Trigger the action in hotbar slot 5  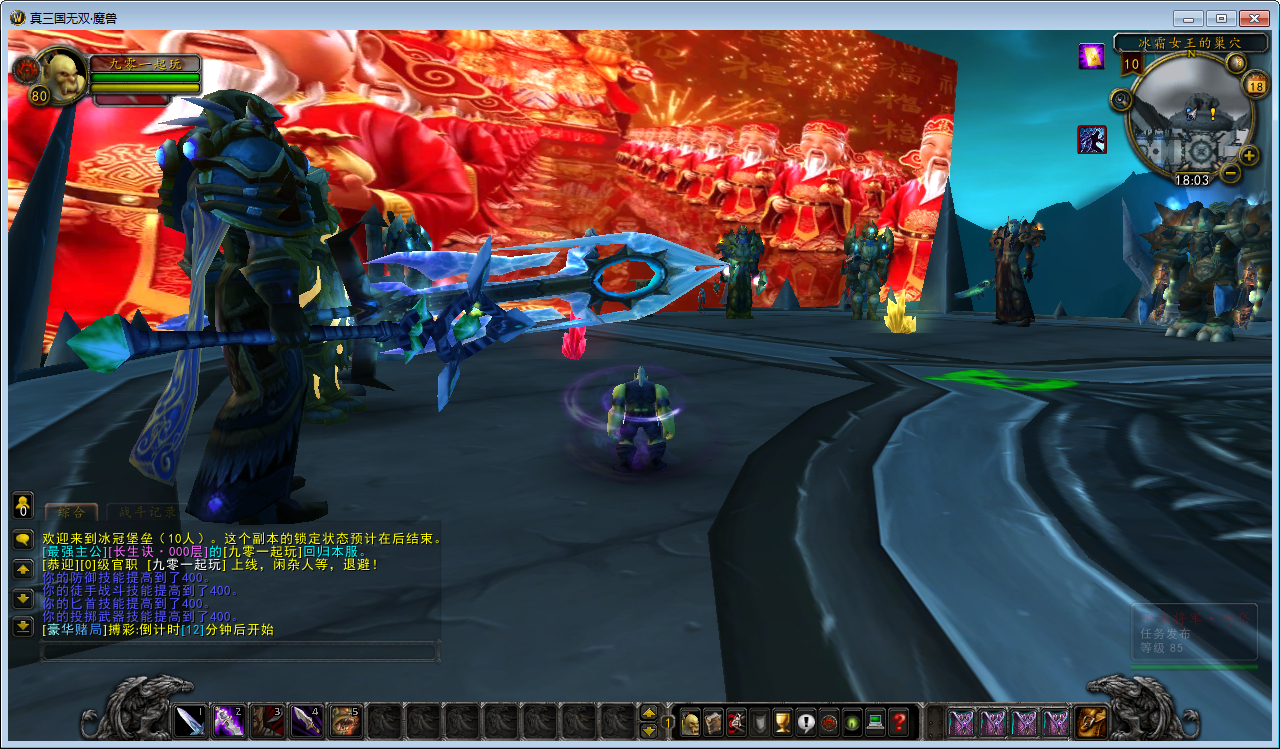(345, 720)
